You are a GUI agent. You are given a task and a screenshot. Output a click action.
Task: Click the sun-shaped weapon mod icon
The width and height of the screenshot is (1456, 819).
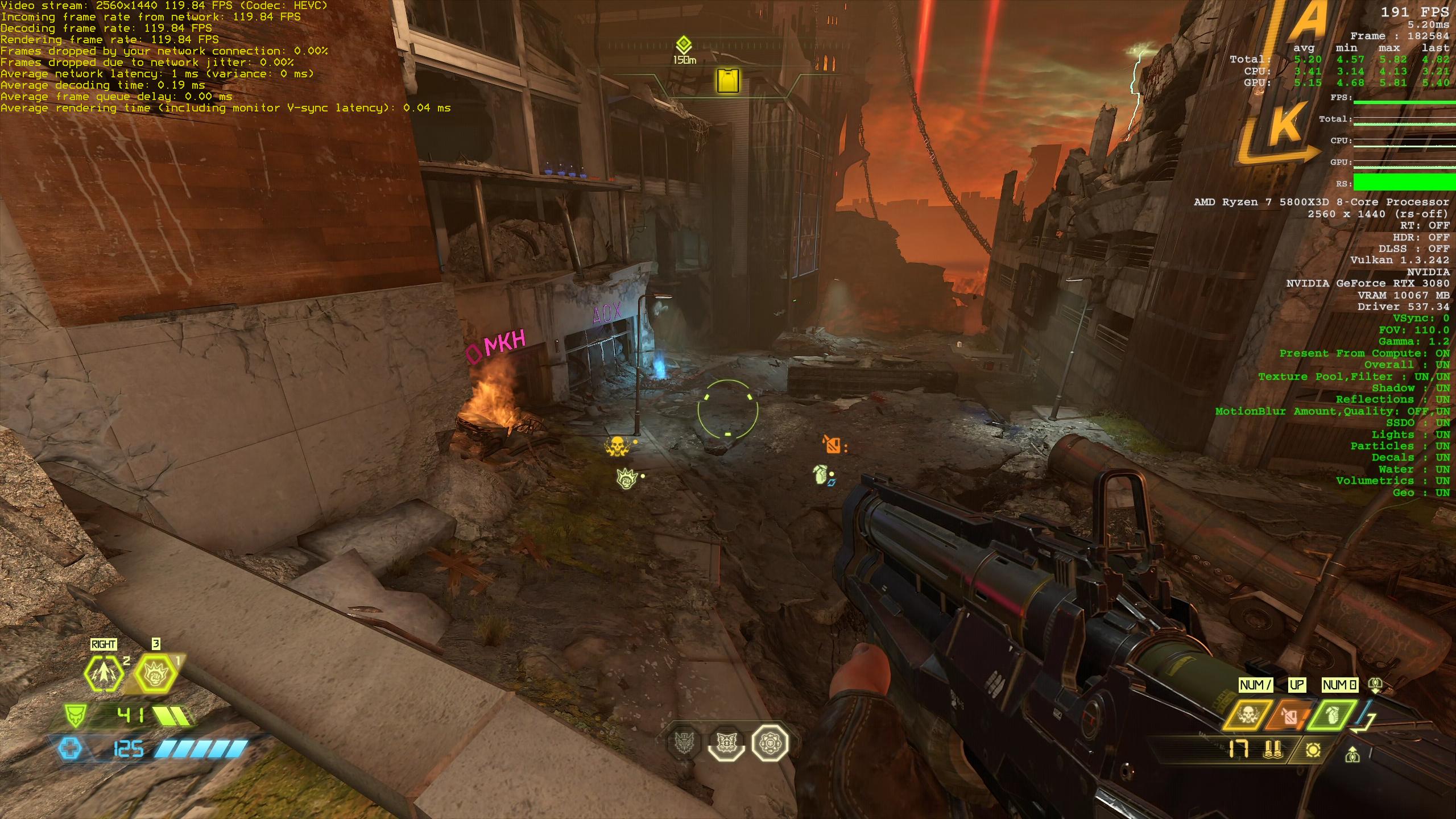[1313, 751]
